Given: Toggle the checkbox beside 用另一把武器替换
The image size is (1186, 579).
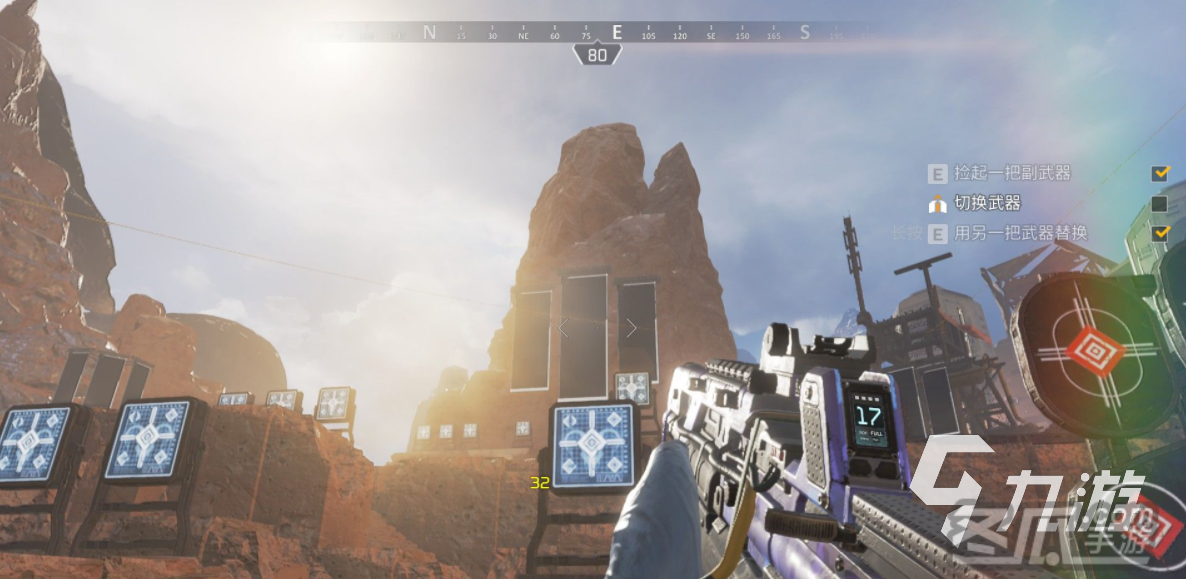Looking at the screenshot, I should (x=1160, y=233).
